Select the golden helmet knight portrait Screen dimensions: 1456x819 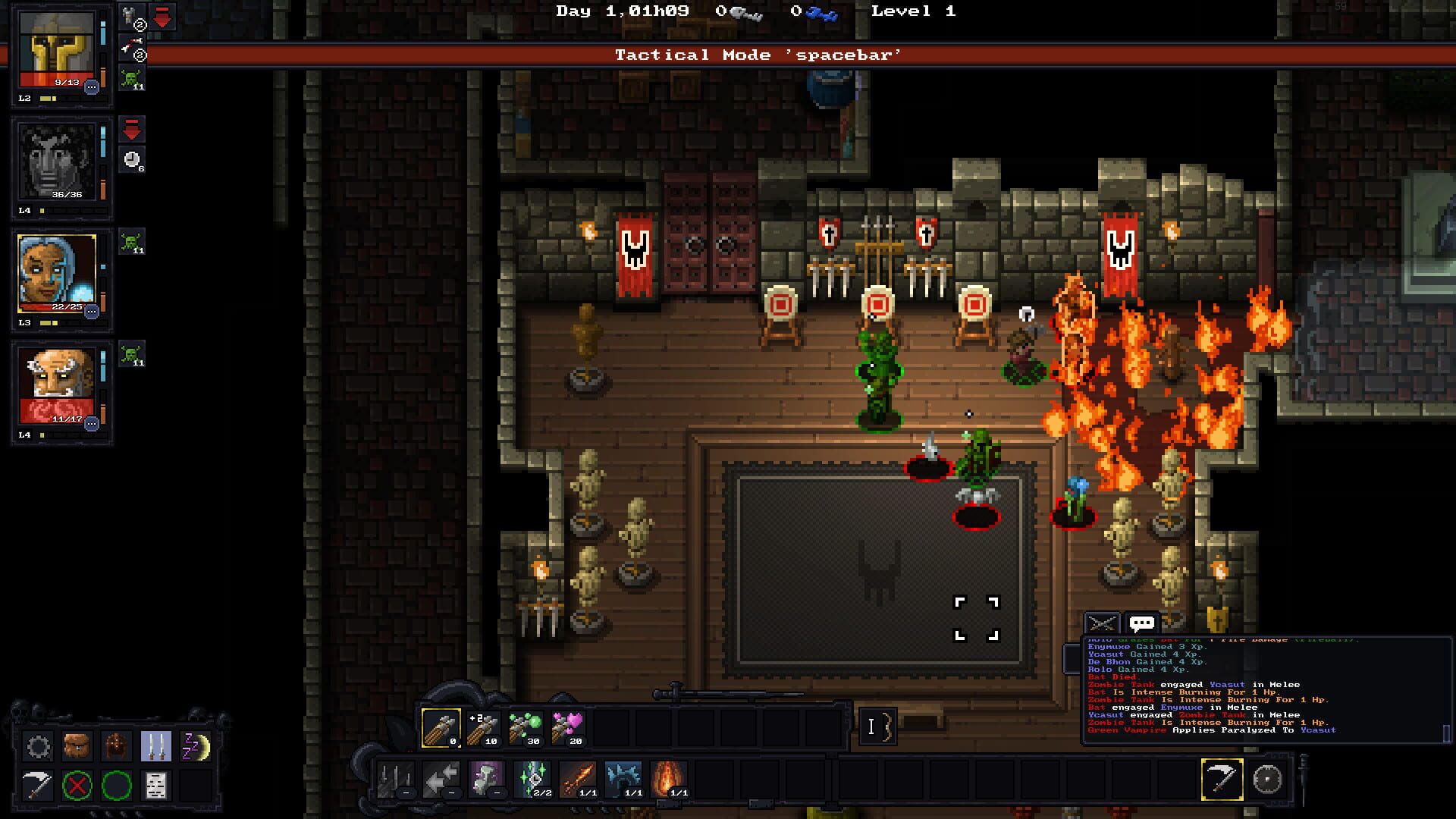tap(57, 51)
